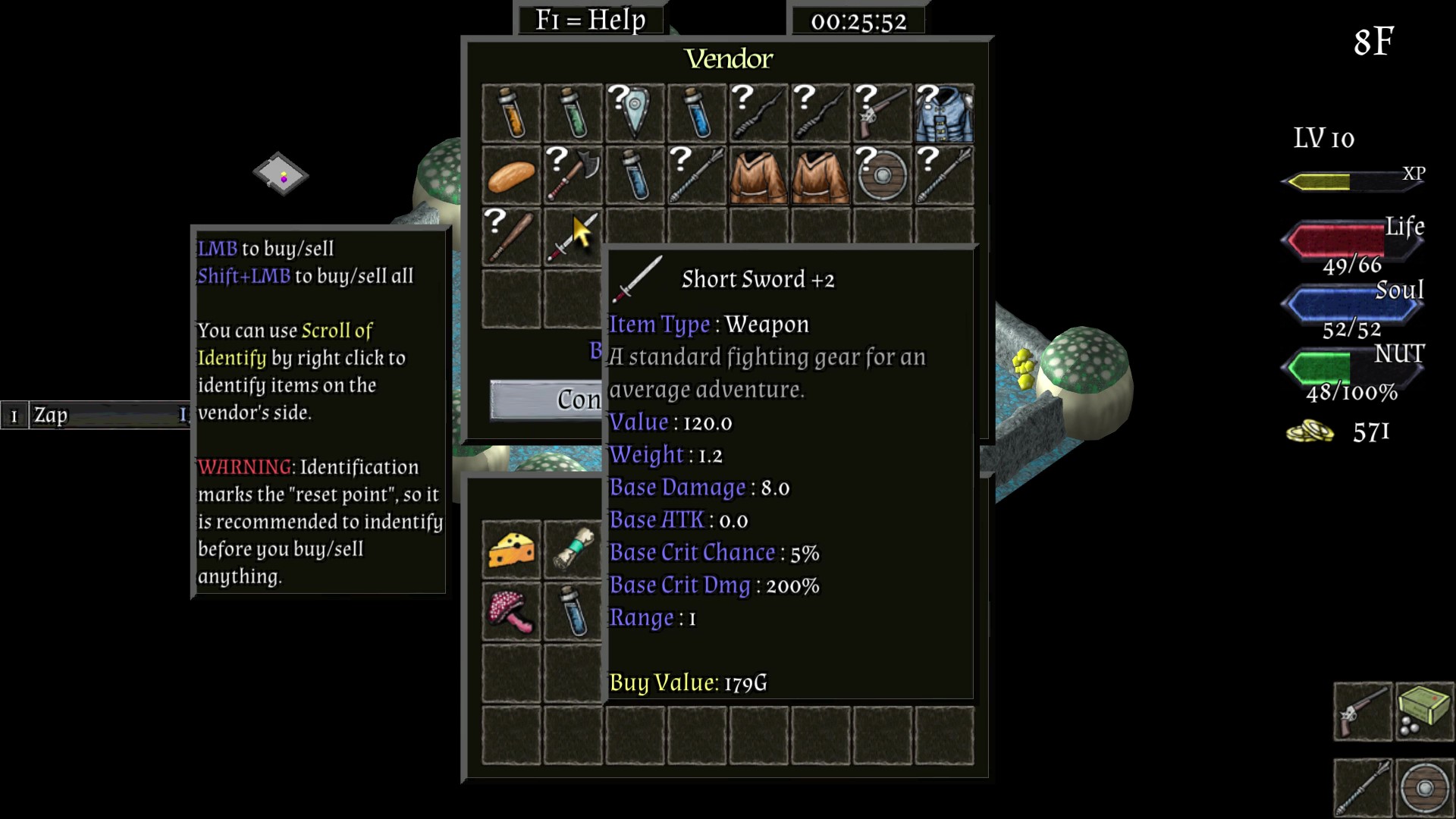
Task: Sell the pink mushroom from your inventory
Action: [511, 612]
